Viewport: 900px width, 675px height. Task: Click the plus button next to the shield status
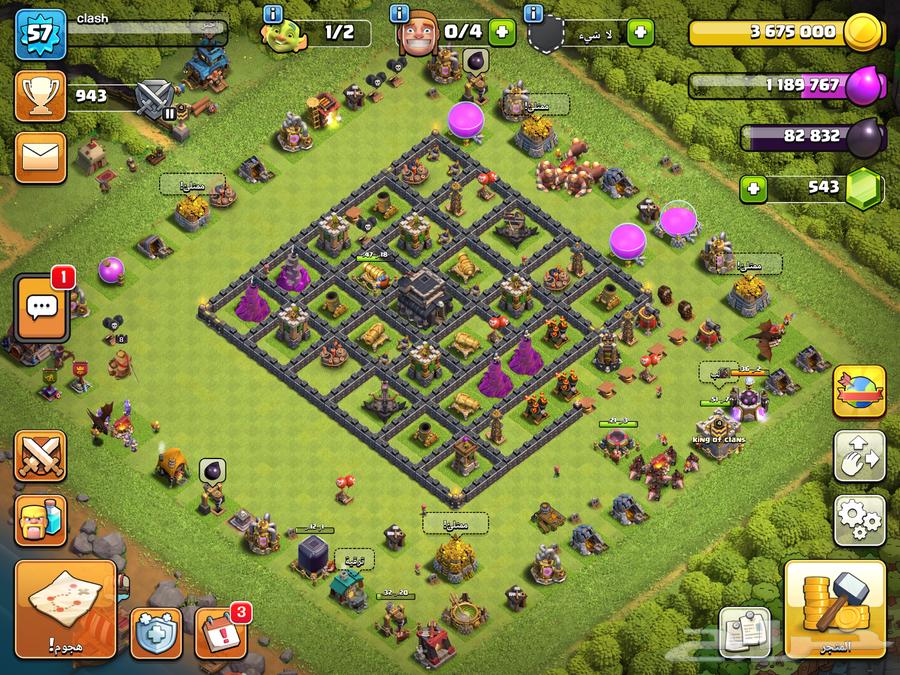639,33
